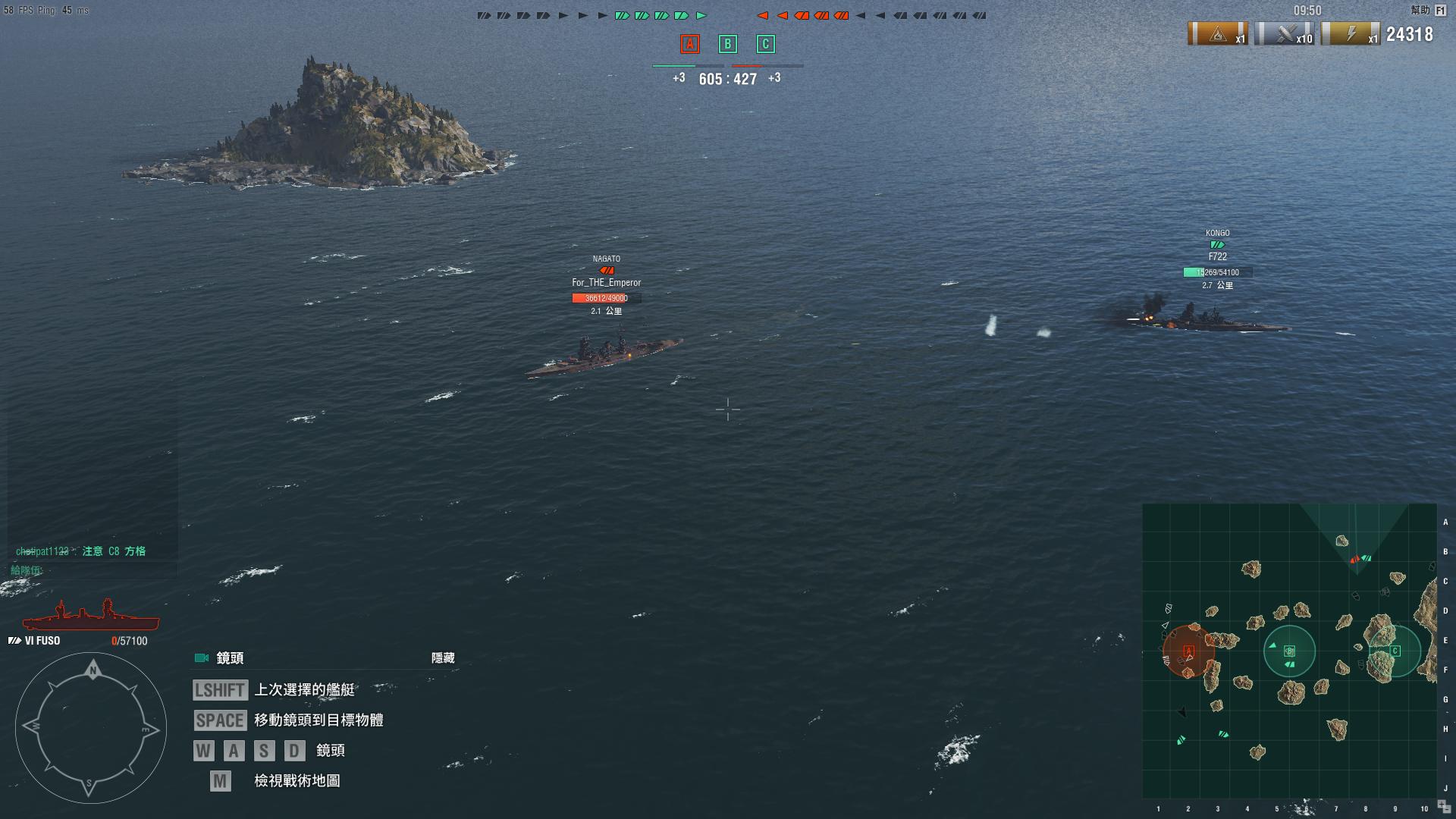This screenshot has height=819, width=1456.
Task: Select capture point B indicator
Action: point(727,44)
